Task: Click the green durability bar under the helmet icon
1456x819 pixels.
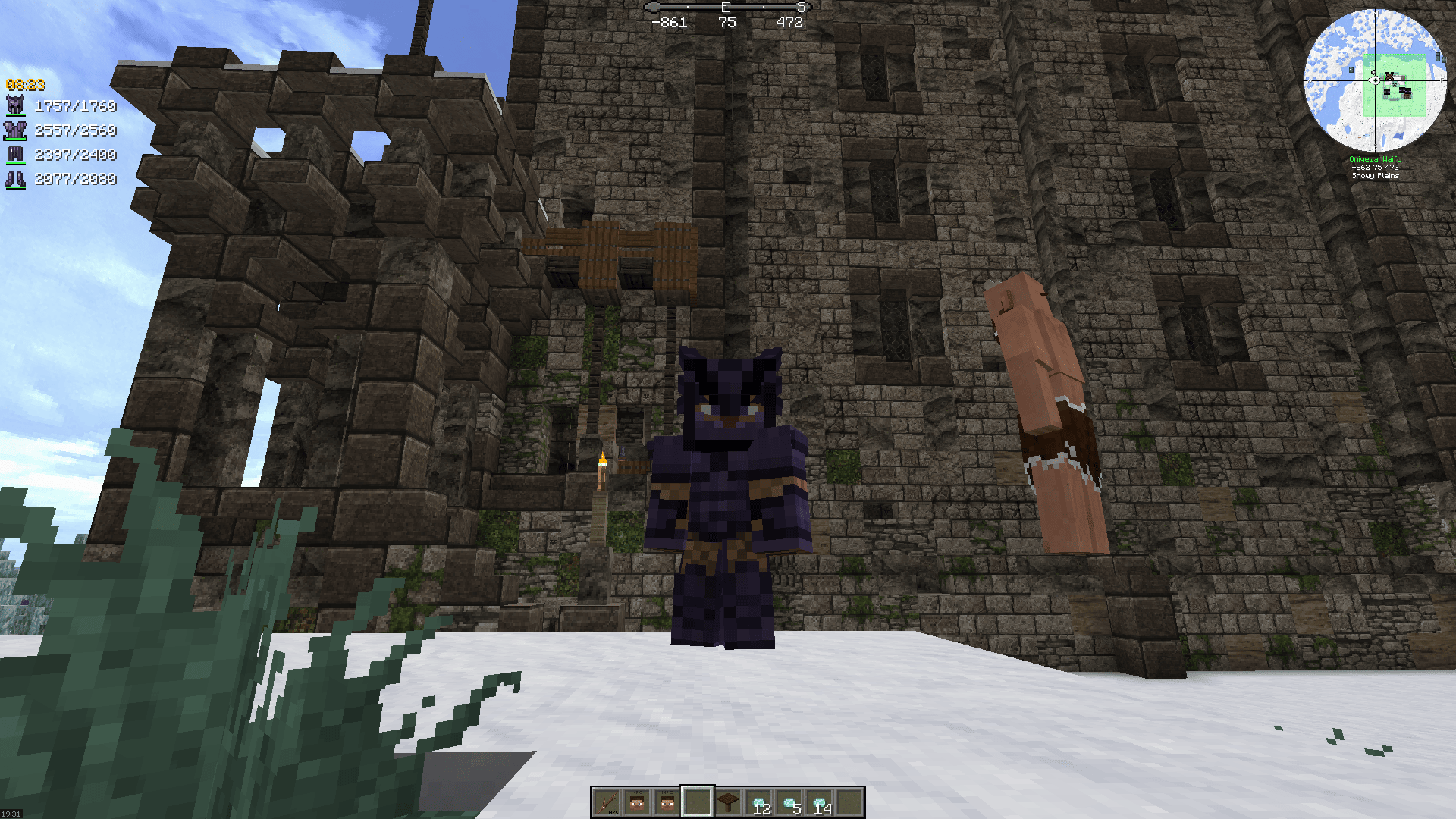Action: tap(16, 115)
